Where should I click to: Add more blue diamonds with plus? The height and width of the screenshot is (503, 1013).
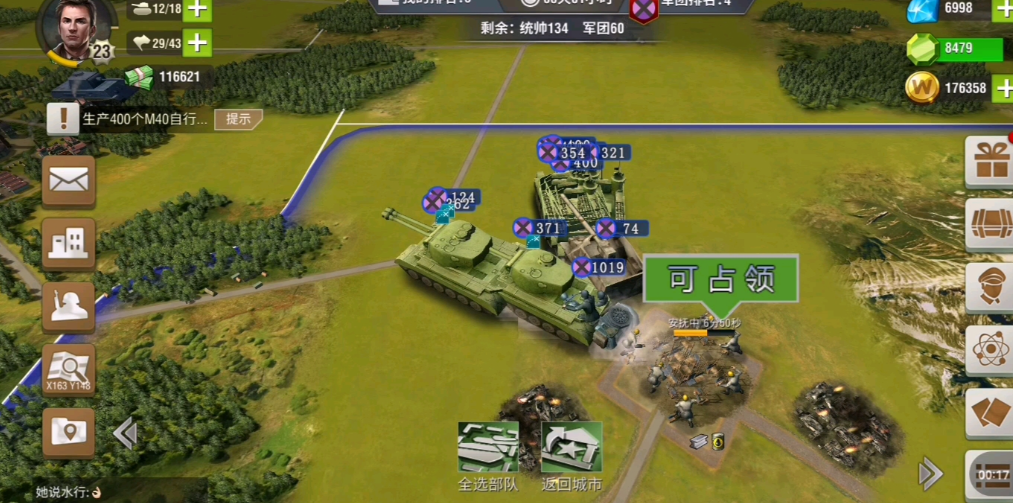click(1003, 9)
